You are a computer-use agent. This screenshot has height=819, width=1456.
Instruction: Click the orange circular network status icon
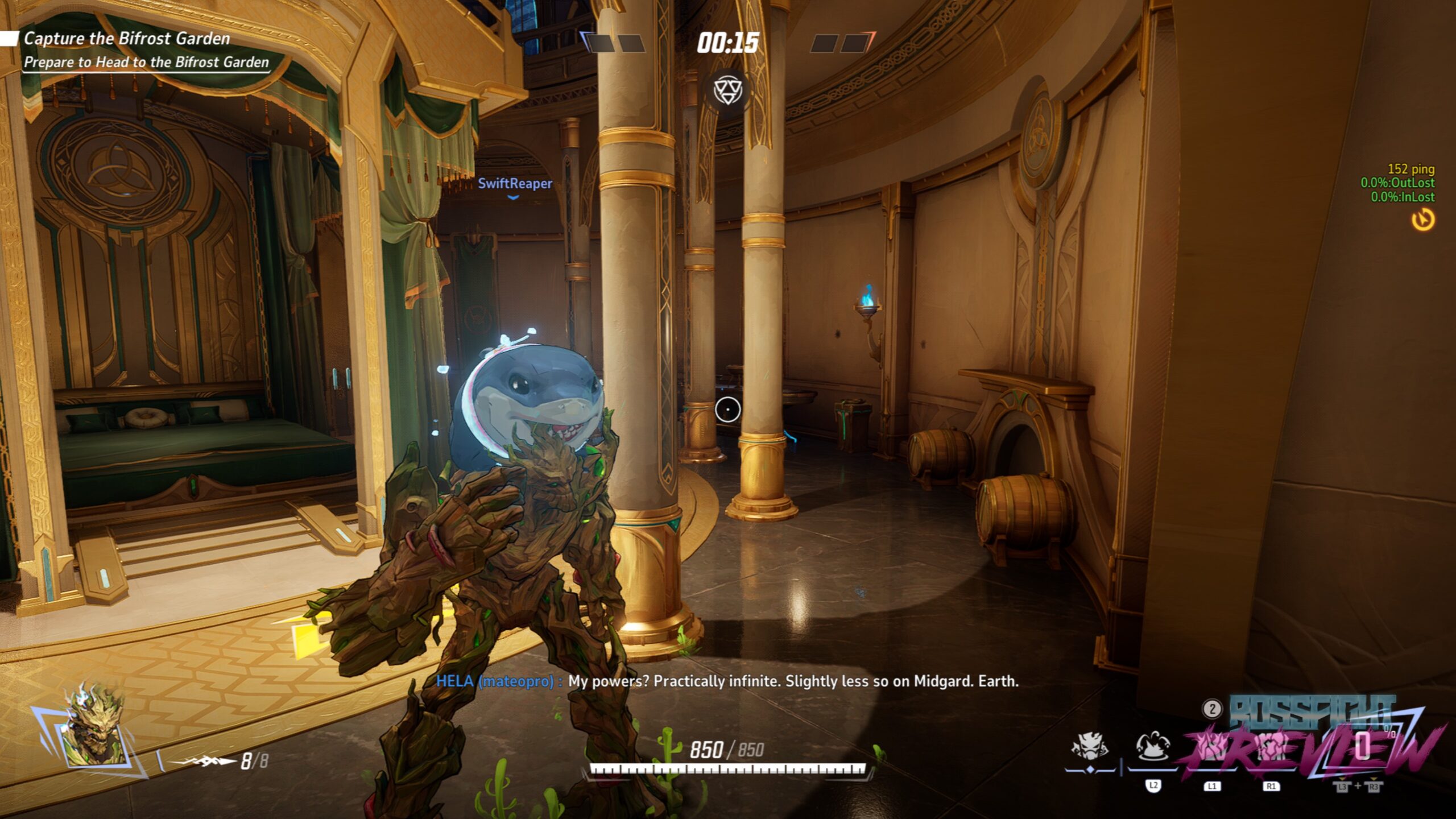[x=1423, y=220]
